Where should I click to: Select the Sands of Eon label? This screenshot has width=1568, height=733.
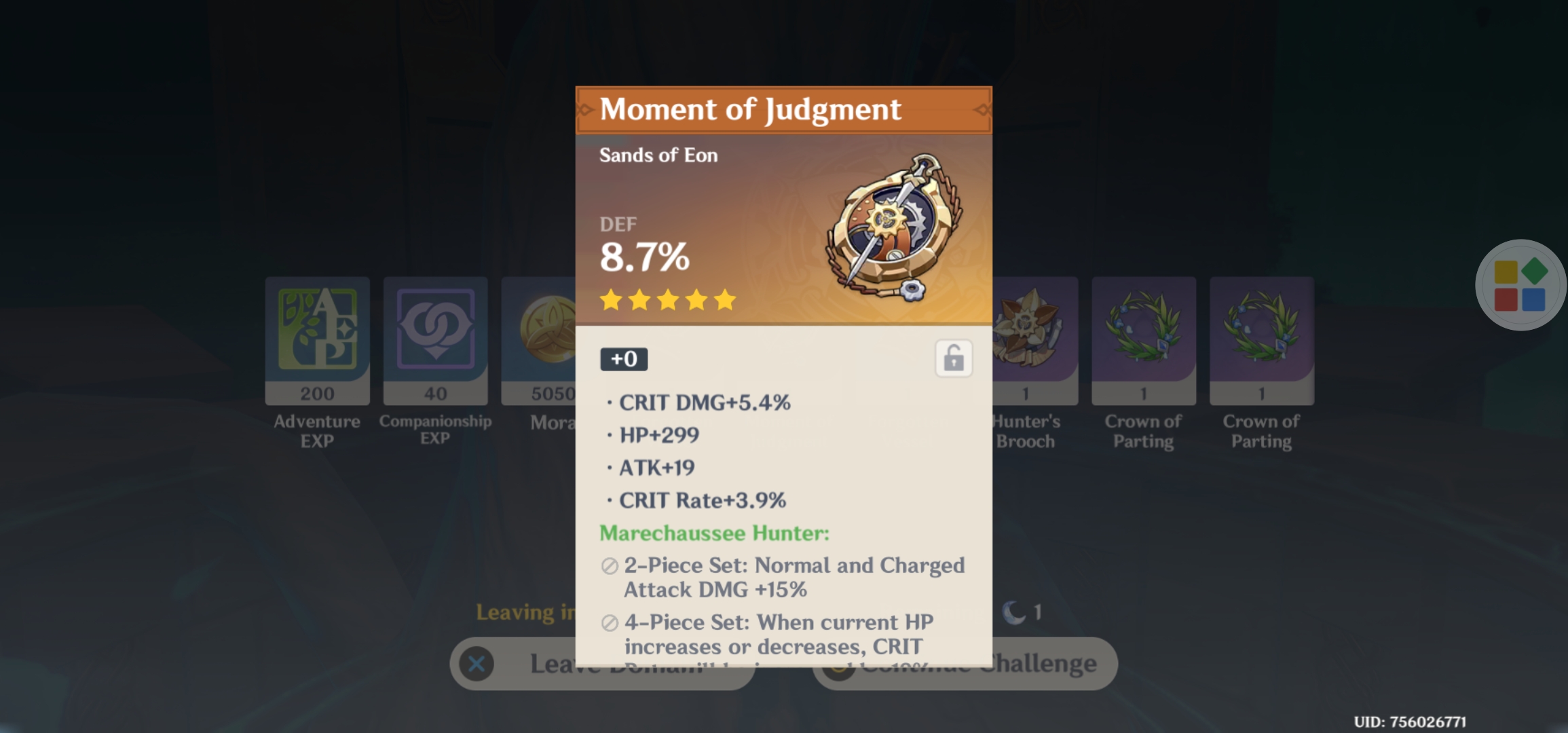pos(657,155)
